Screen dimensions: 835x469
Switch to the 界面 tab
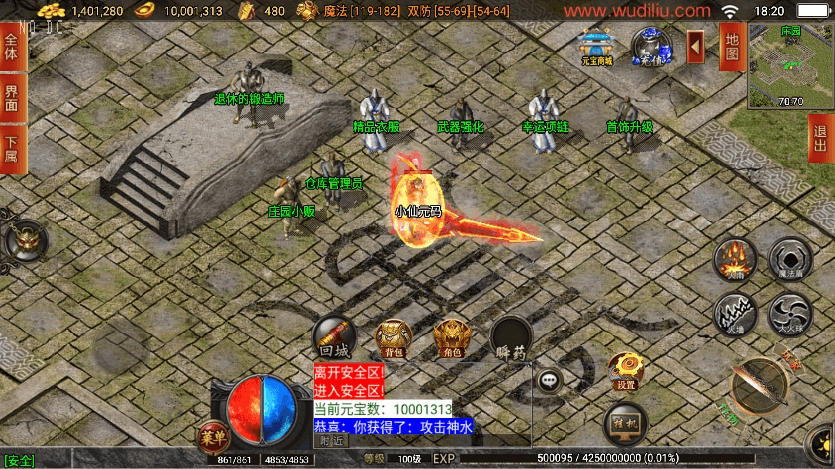coord(12,98)
